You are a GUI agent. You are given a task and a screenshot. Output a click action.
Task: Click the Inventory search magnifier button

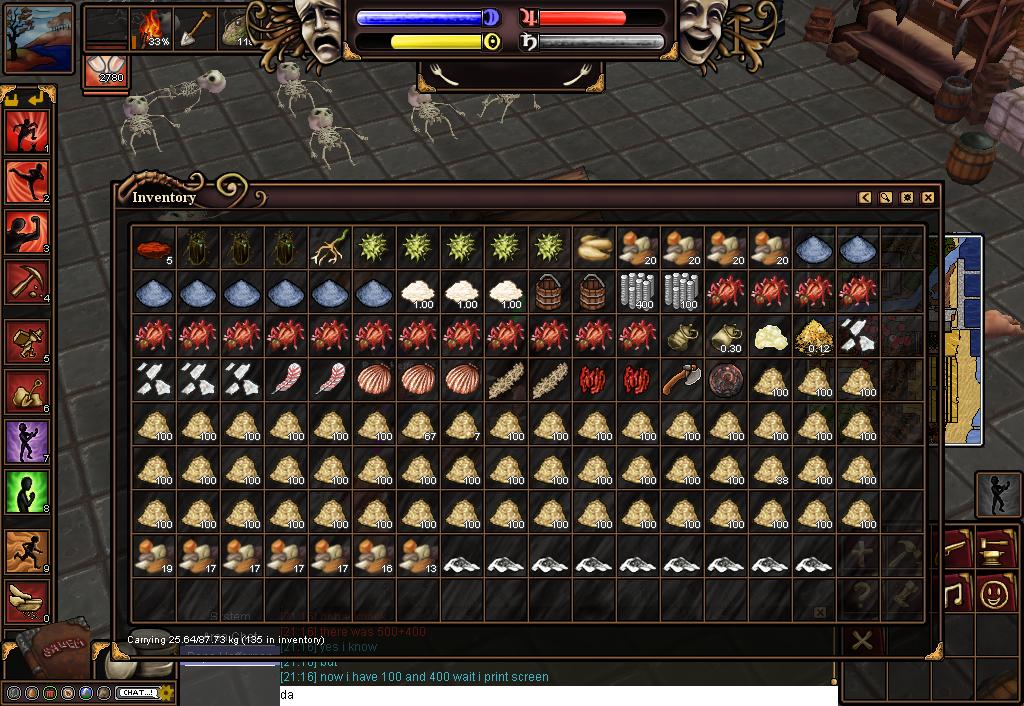coord(886,198)
